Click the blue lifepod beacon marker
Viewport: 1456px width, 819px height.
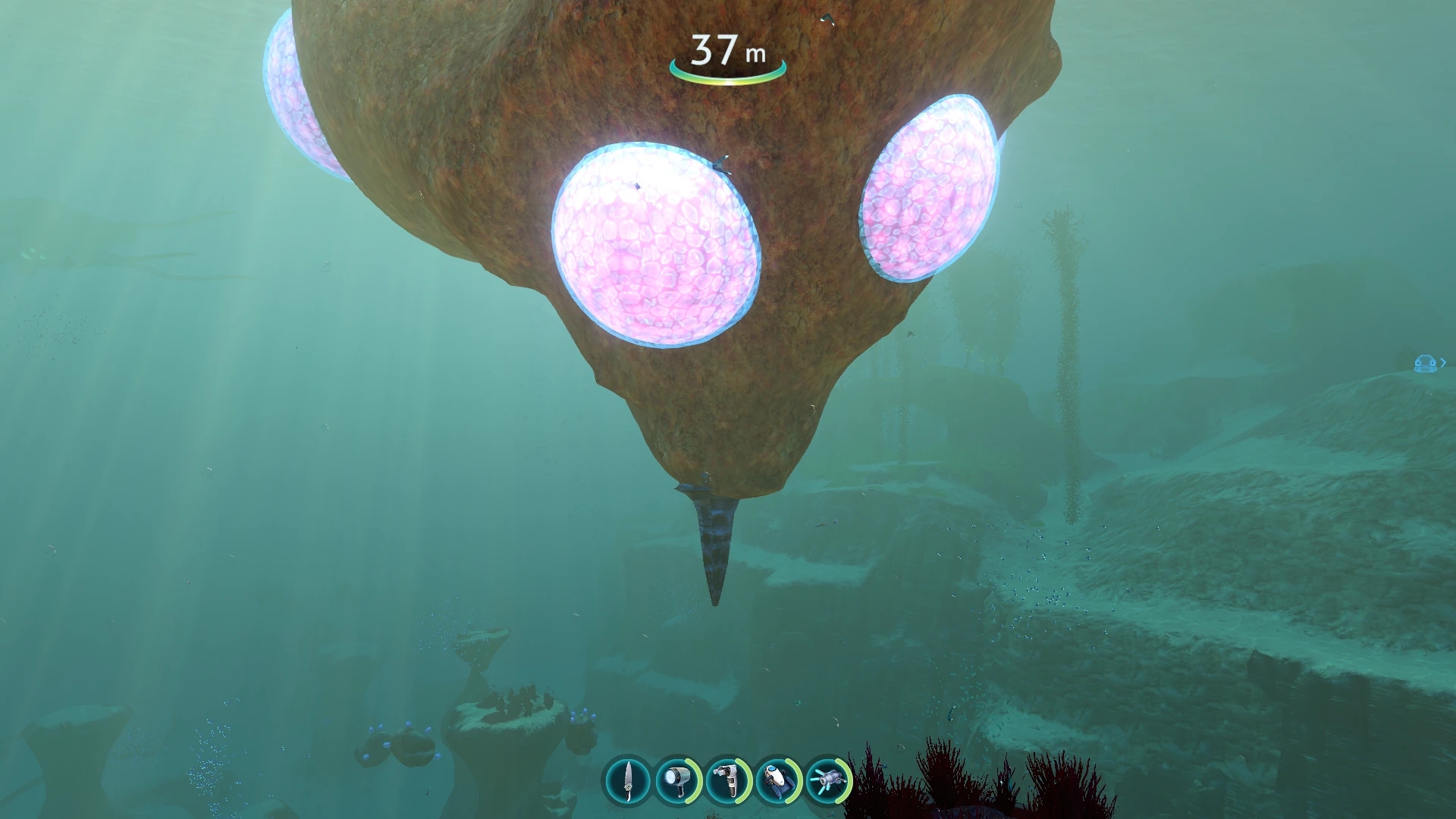[x=1426, y=364]
